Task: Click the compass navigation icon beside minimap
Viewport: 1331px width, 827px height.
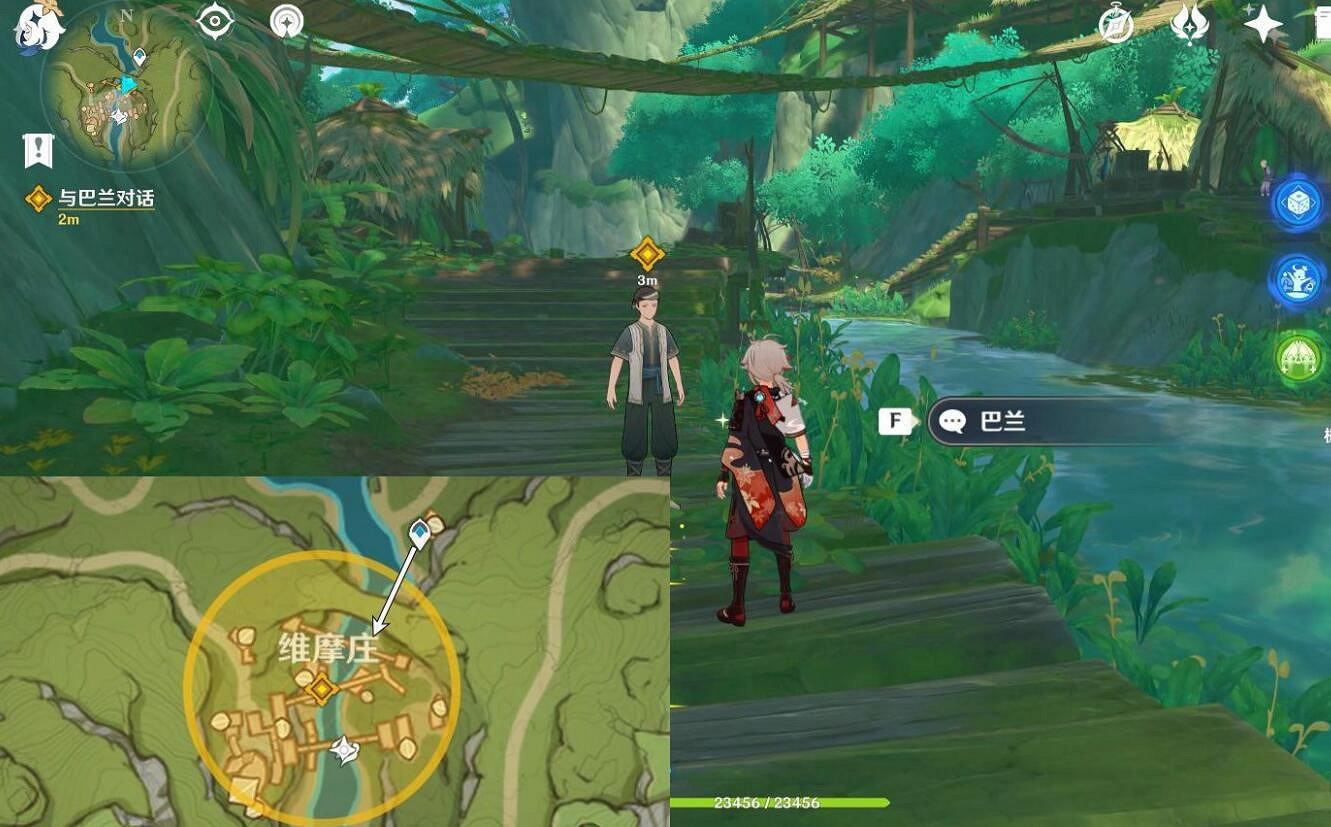Action: 287,22
